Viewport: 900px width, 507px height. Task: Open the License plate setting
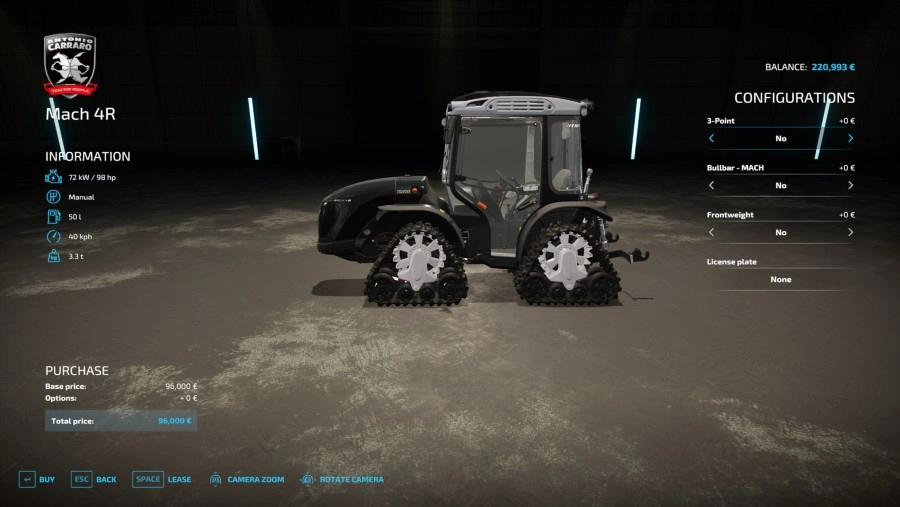[x=780, y=279]
